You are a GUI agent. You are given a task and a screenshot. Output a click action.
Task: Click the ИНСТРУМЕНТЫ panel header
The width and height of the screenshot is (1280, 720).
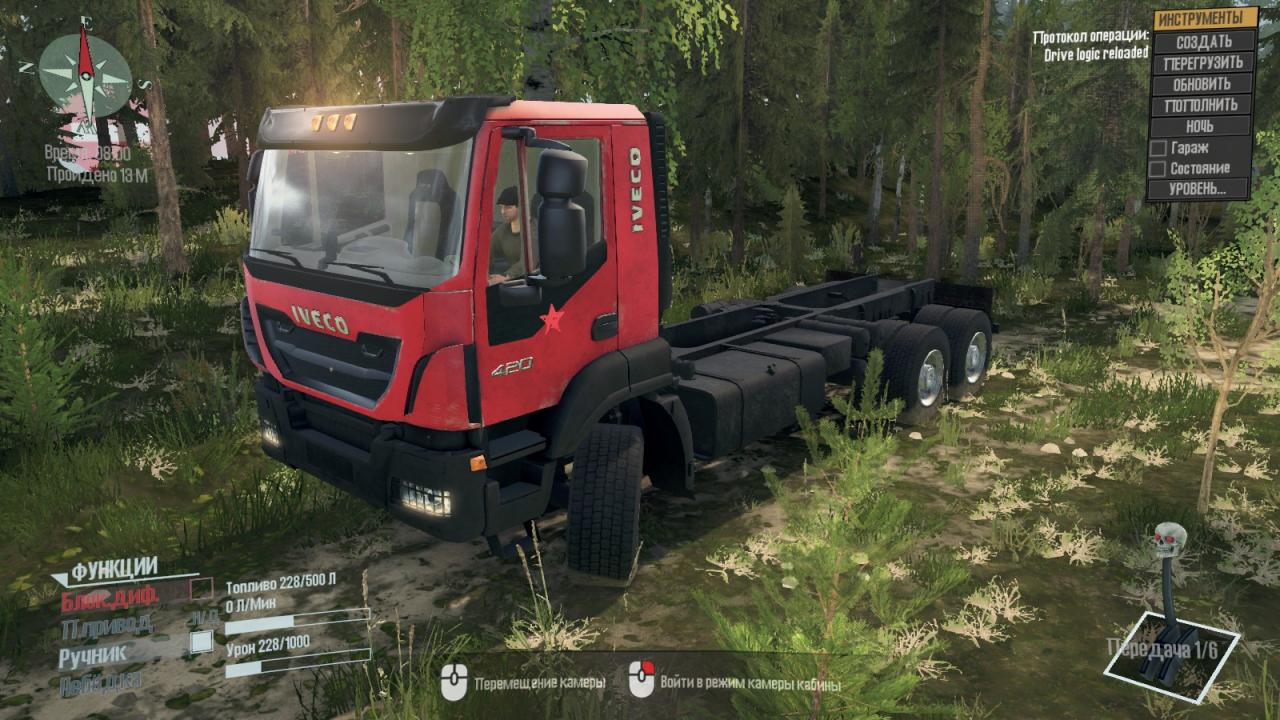tap(1203, 19)
